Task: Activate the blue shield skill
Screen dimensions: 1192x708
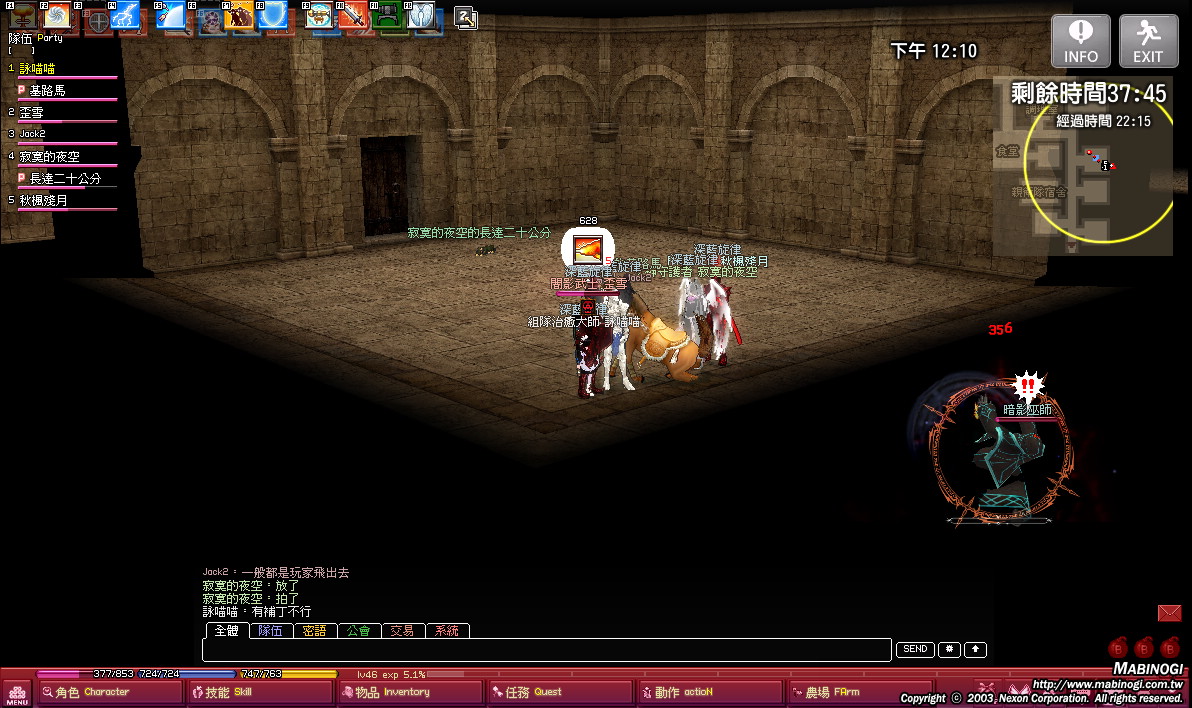Action: tap(272, 18)
